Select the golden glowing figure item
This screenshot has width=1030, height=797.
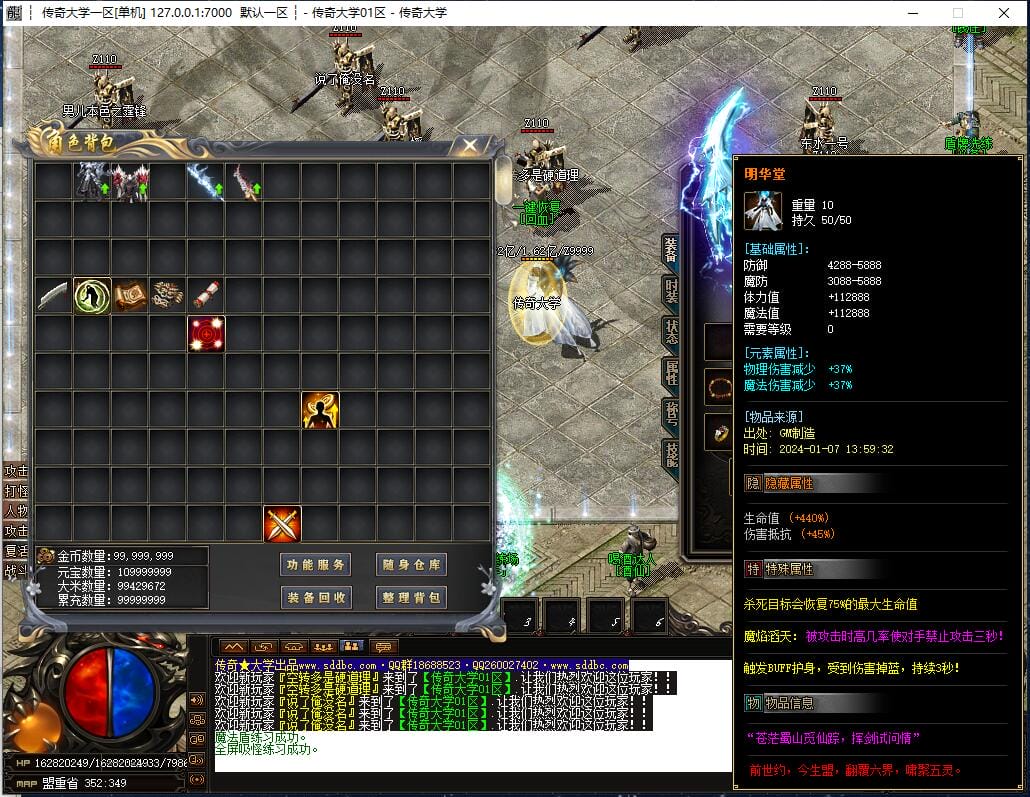tap(320, 410)
